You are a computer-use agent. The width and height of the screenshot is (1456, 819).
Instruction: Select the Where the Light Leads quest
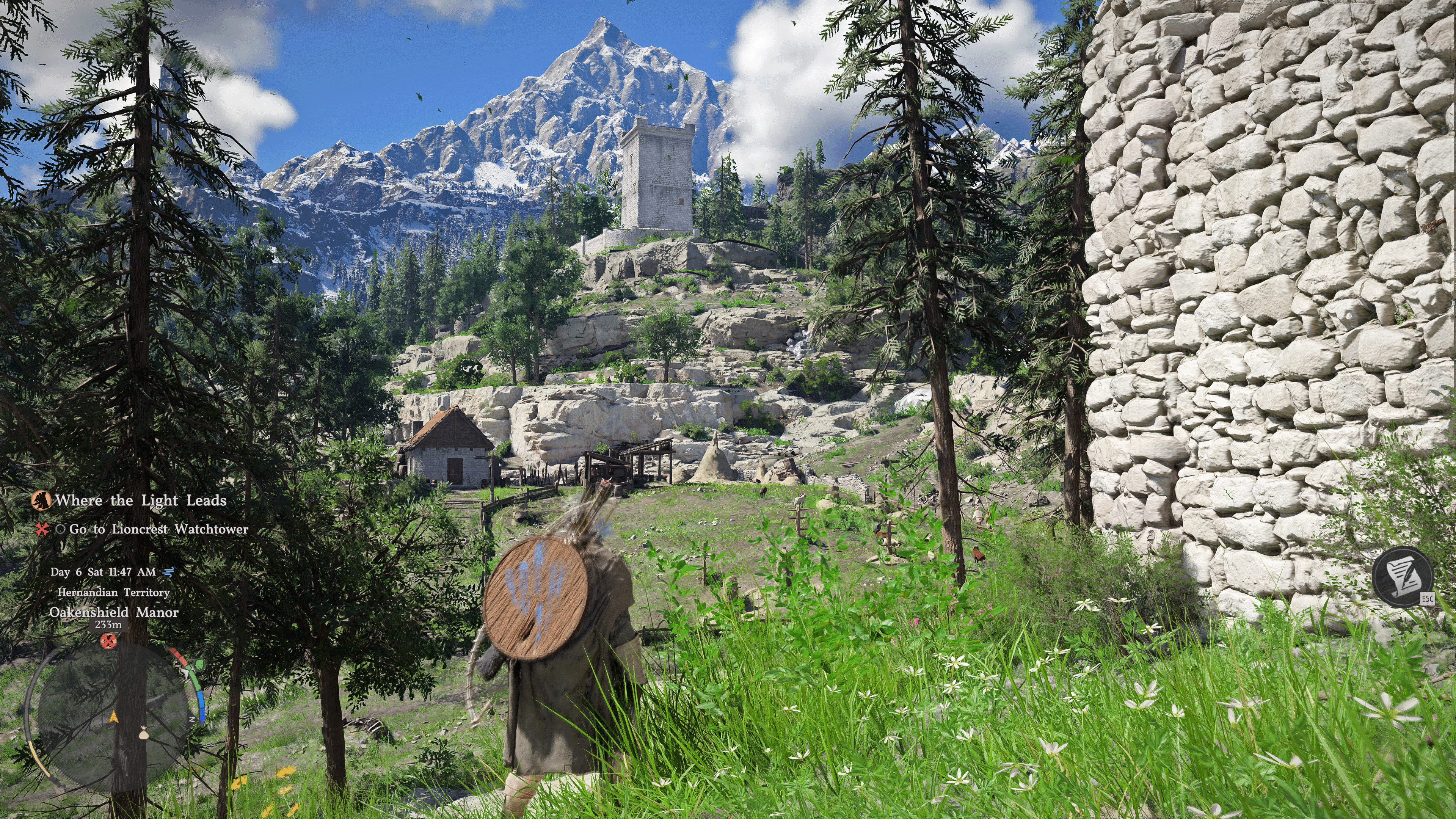click(140, 500)
